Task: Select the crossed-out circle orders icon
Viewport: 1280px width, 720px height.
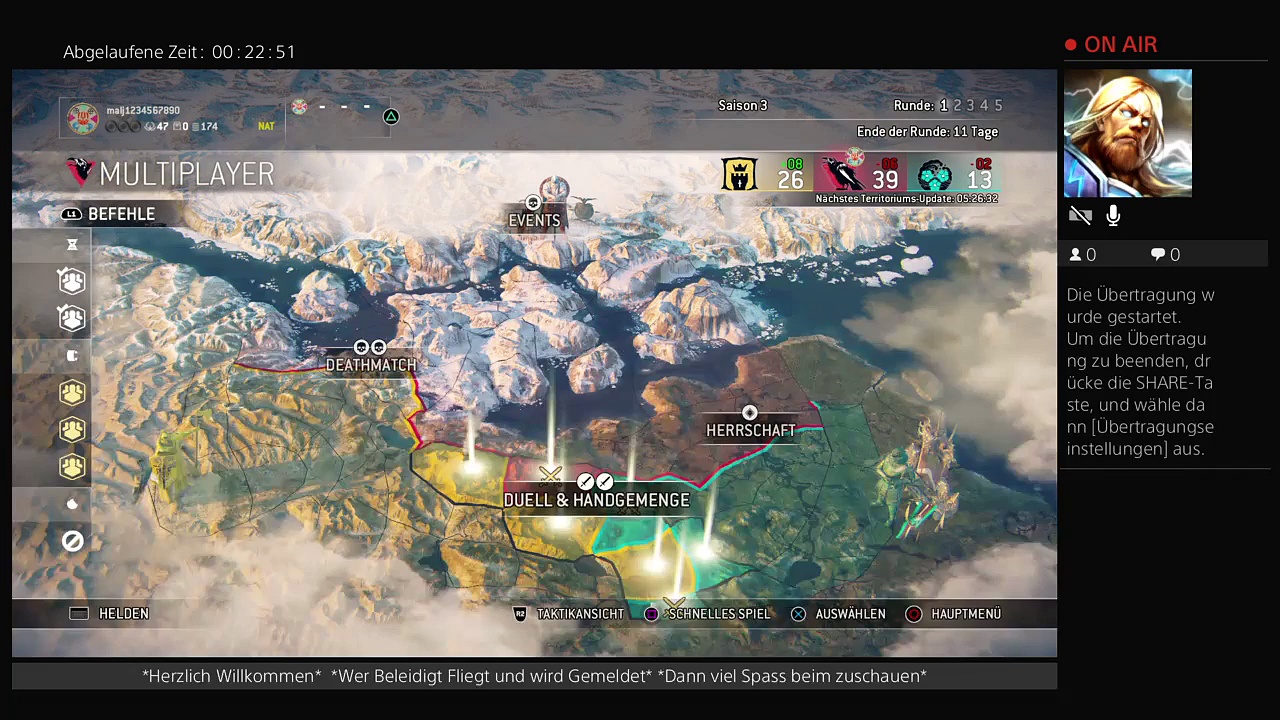Action: click(72, 542)
